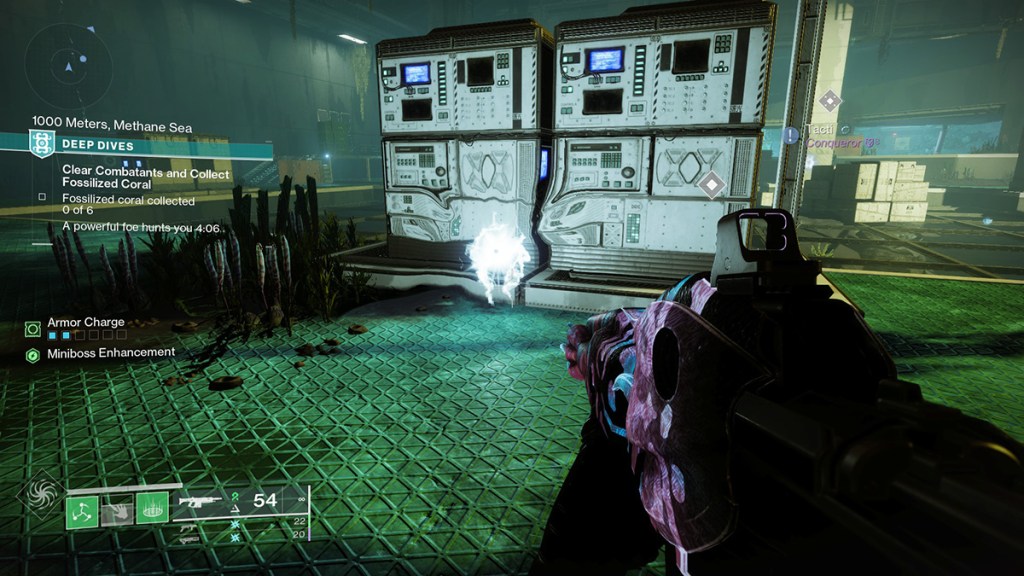1024x576 pixels.
Task: Click the circular radar in the corner
Action: pos(69,67)
